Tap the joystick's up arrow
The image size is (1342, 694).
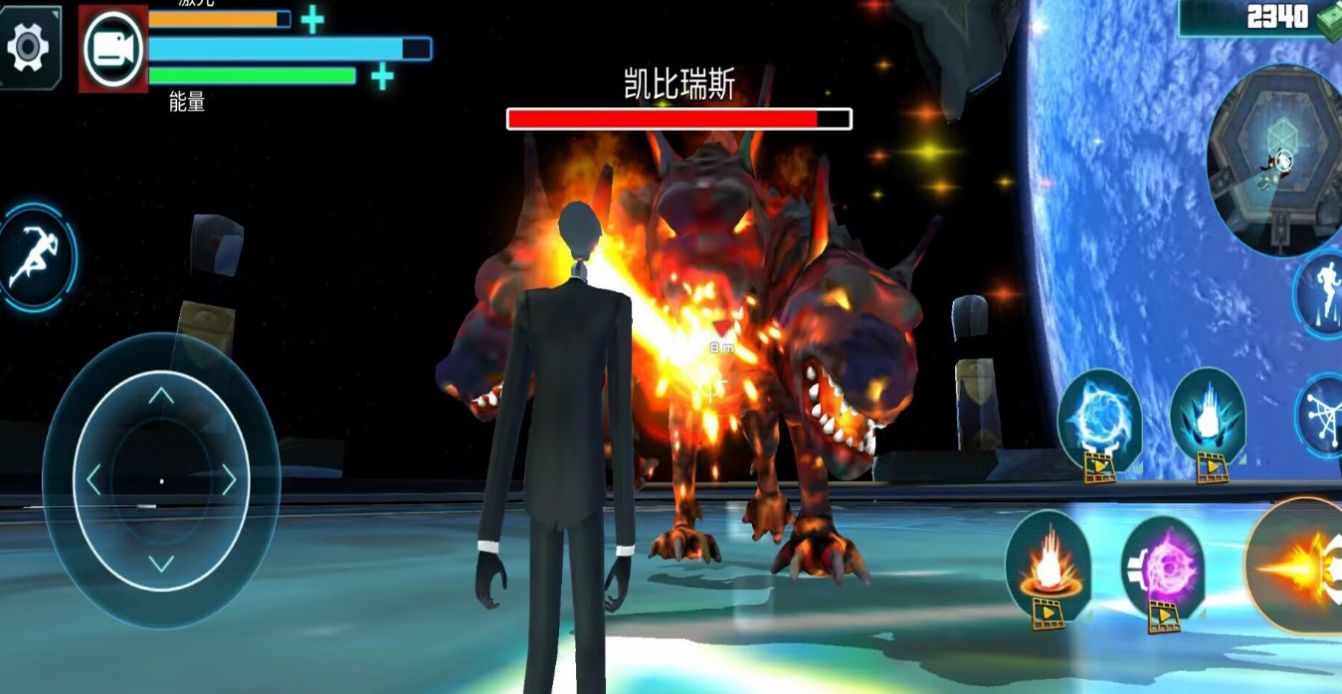[x=161, y=396]
